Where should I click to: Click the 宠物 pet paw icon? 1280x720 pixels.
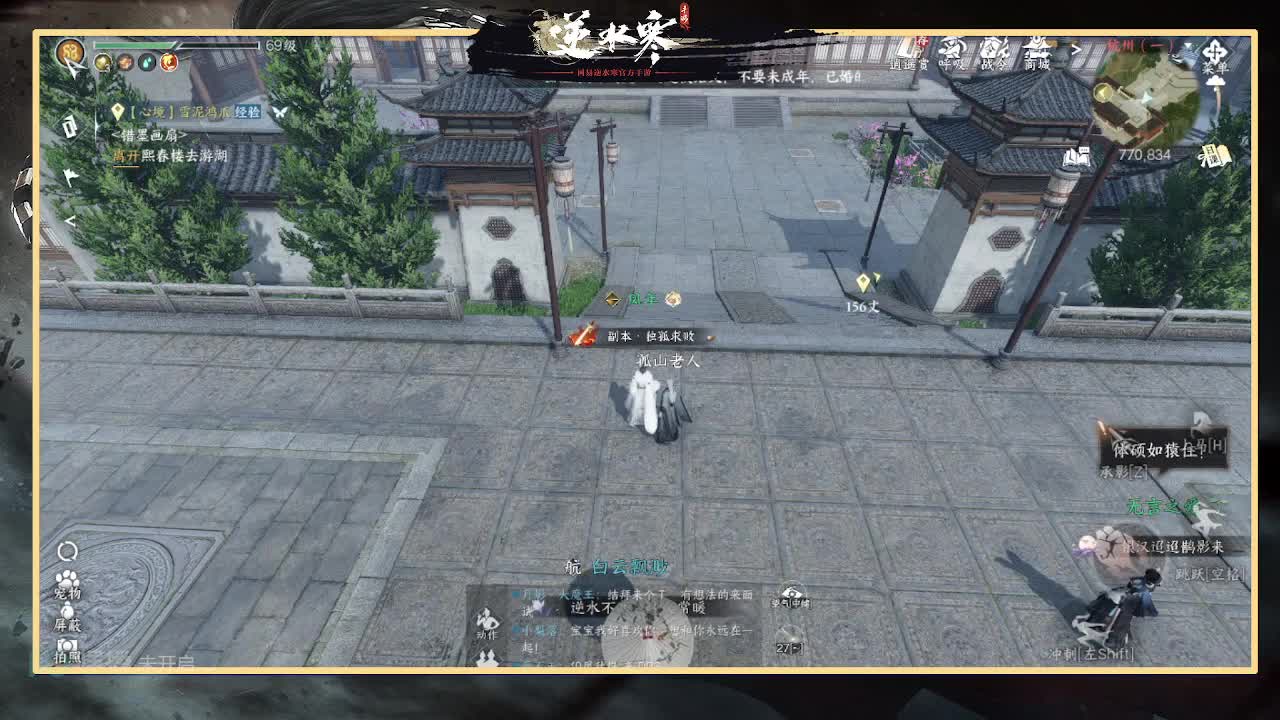pos(67,580)
